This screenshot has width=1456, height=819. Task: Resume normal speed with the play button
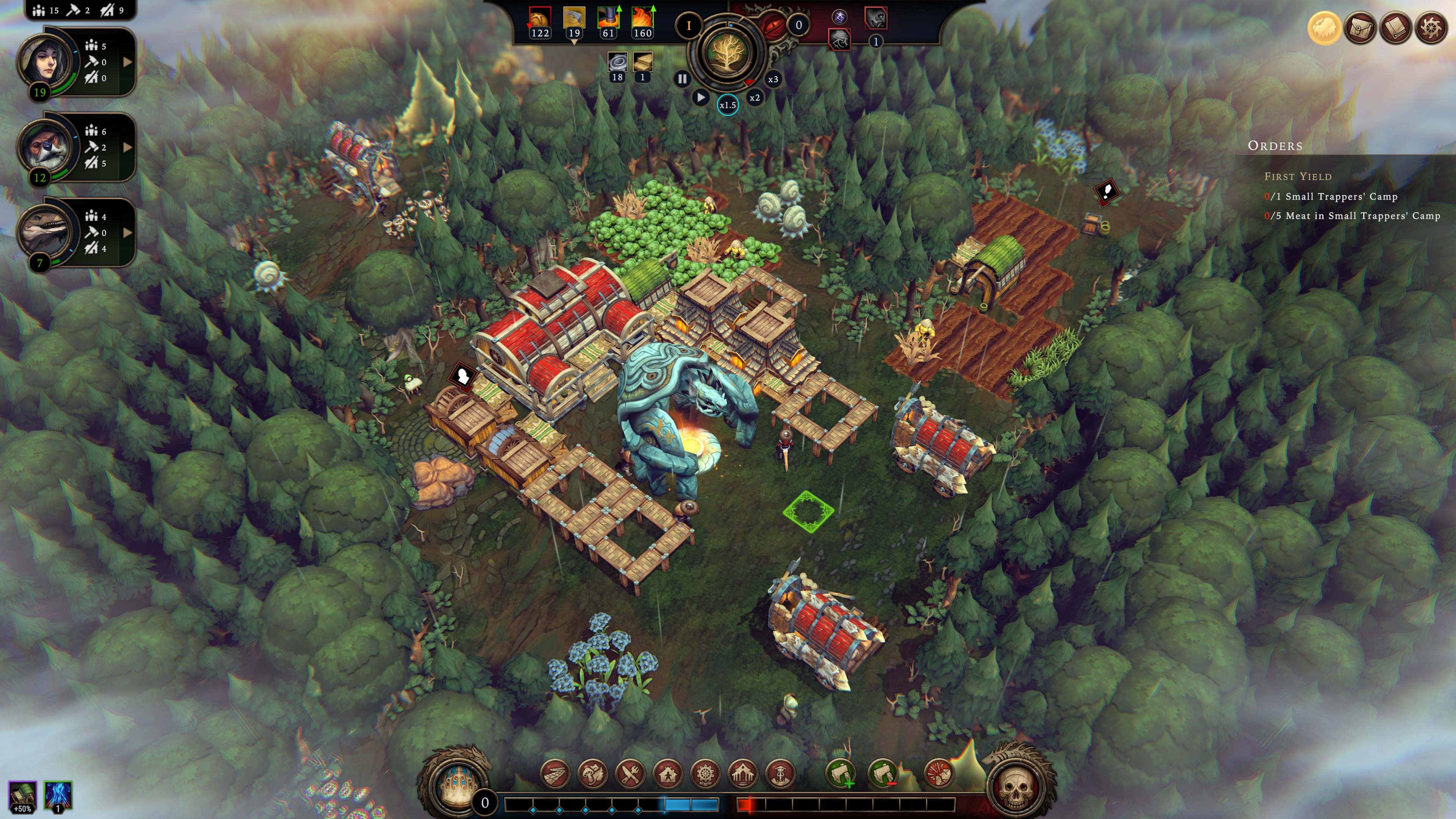click(x=701, y=97)
